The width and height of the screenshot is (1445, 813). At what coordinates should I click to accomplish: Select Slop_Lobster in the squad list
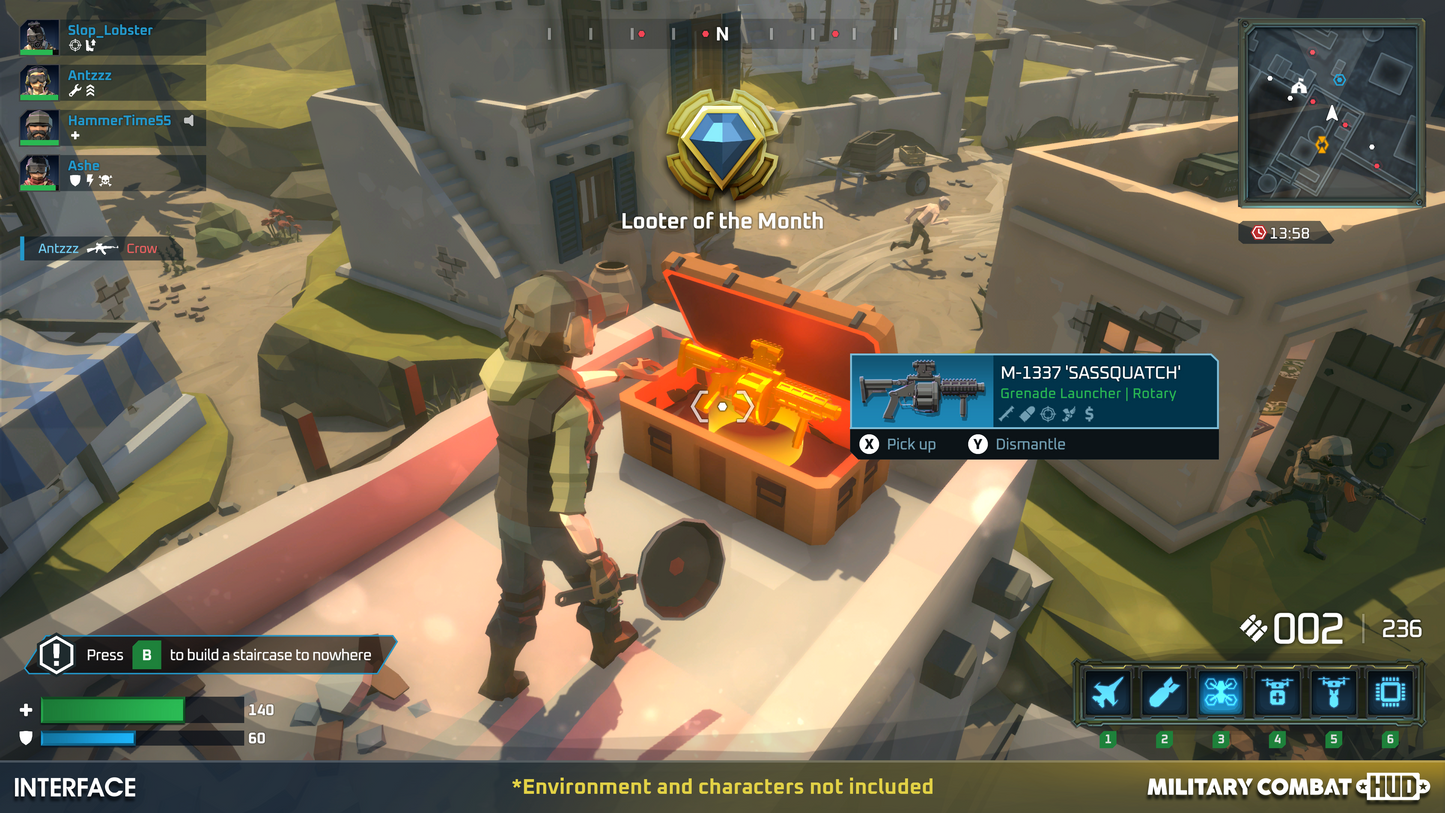pos(112,37)
